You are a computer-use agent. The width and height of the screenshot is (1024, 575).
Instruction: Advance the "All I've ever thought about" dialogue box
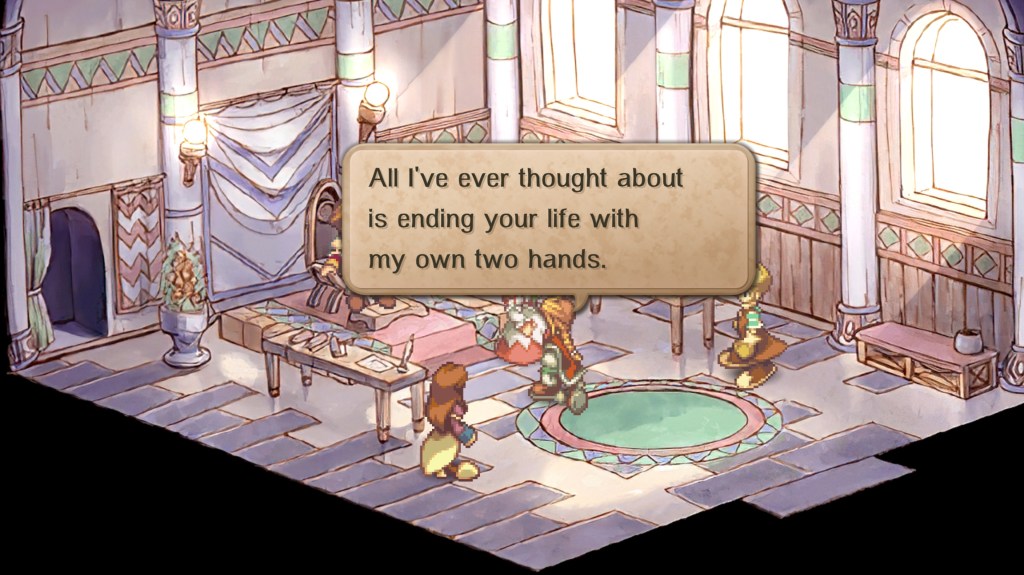point(547,219)
